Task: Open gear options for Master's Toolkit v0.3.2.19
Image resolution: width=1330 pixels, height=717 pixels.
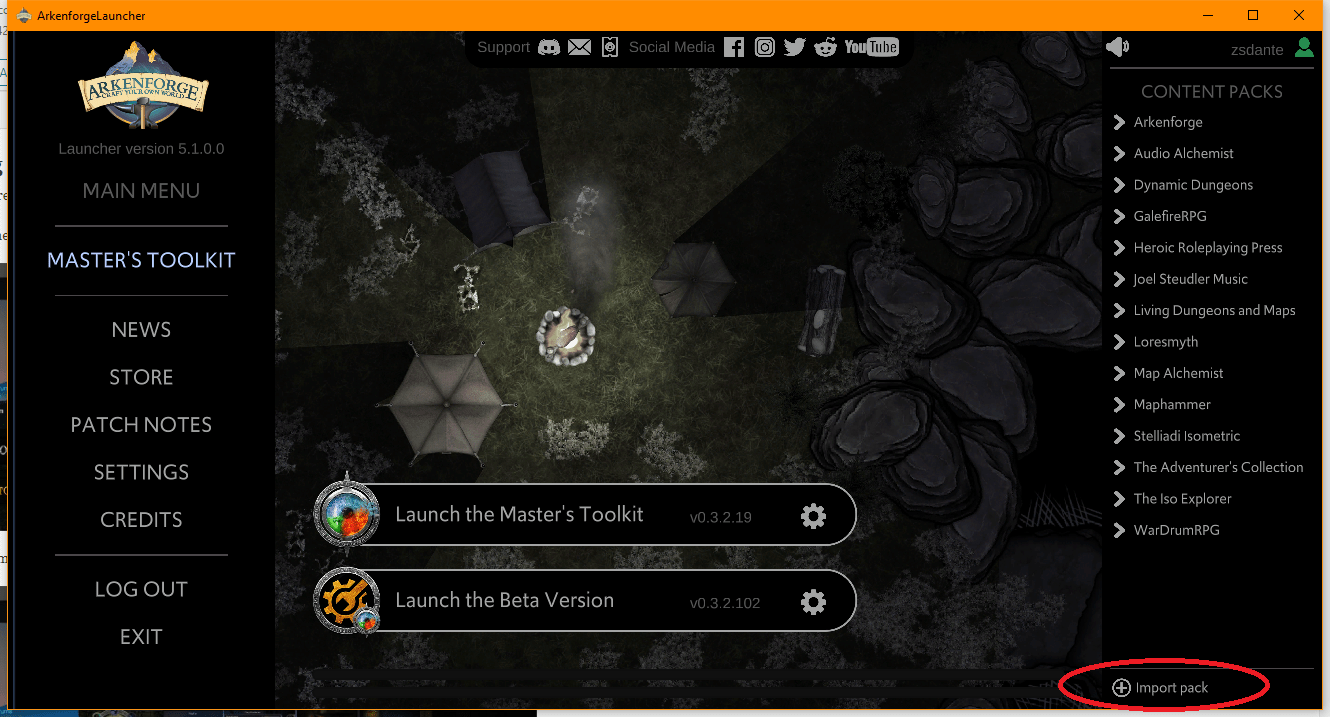Action: pos(813,516)
